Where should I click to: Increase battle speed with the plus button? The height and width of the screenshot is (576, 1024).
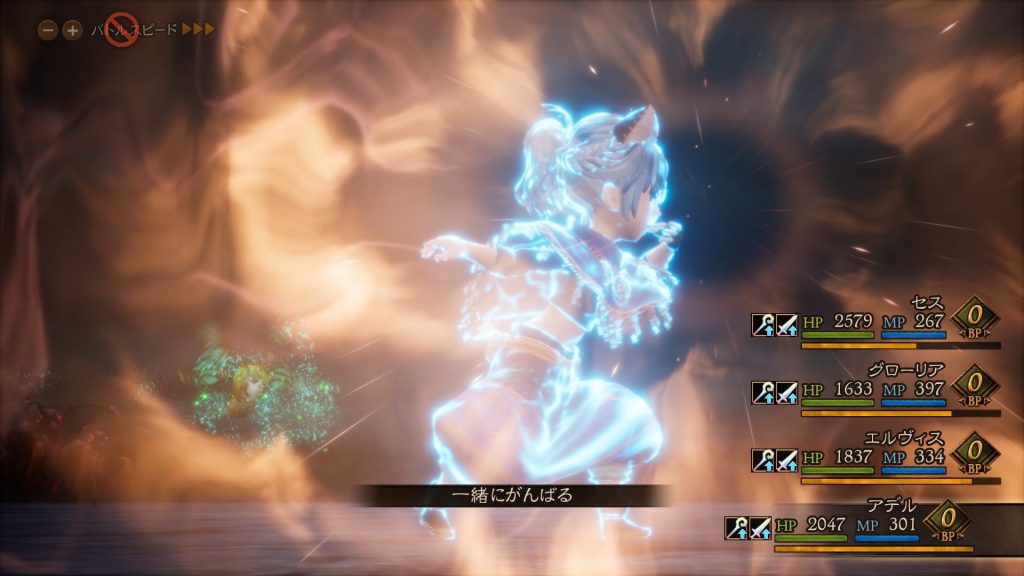(x=72, y=30)
